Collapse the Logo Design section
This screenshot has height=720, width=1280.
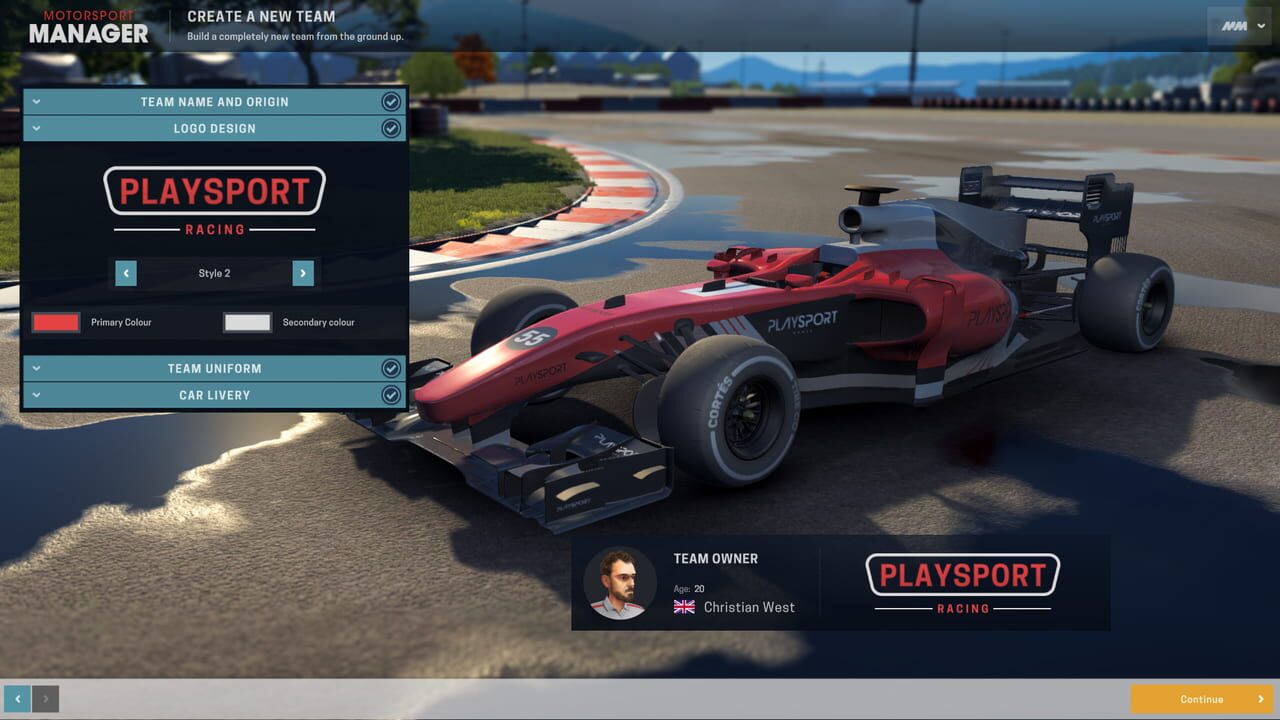click(x=36, y=128)
